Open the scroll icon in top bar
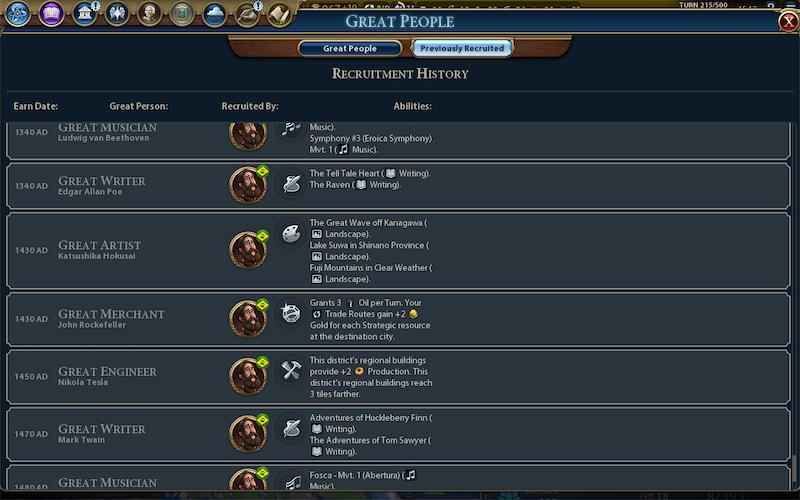Screen dimensions: 800x500 point(279,14)
